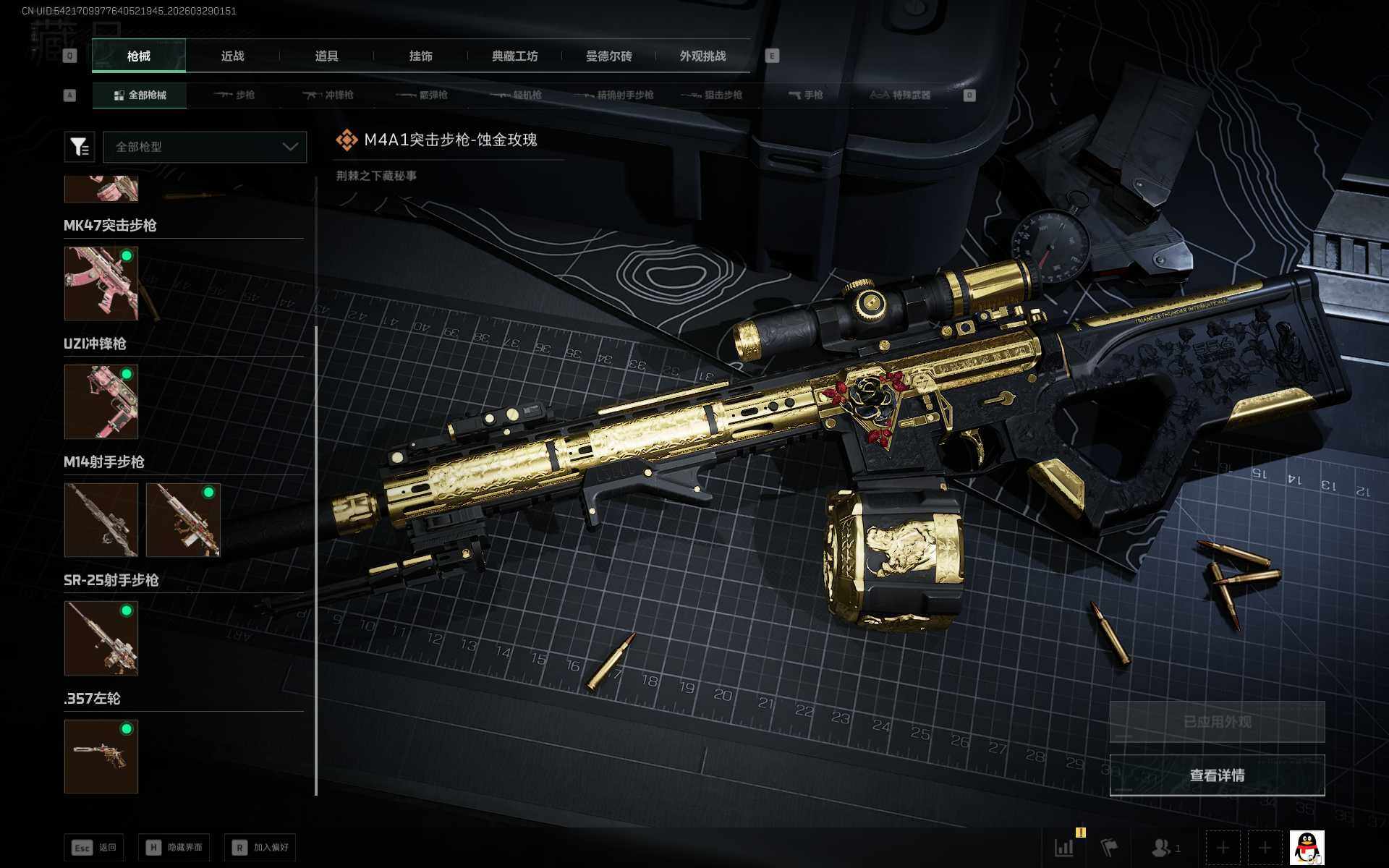
Task: Expand the 全部枪型 gun type dropdown
Action: (205, 147)
